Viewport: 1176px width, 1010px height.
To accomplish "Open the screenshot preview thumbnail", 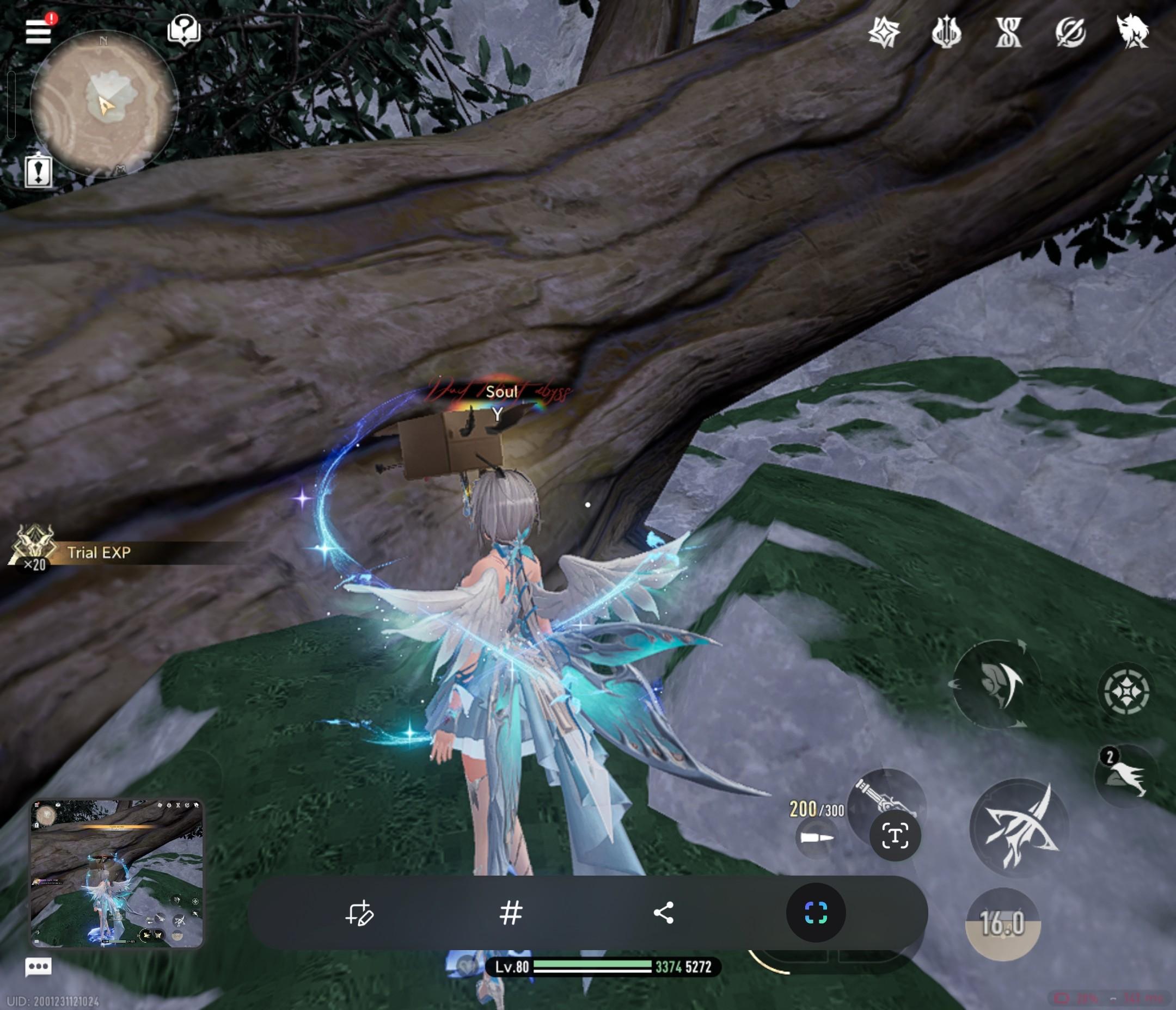I will [x=117, y=874].
